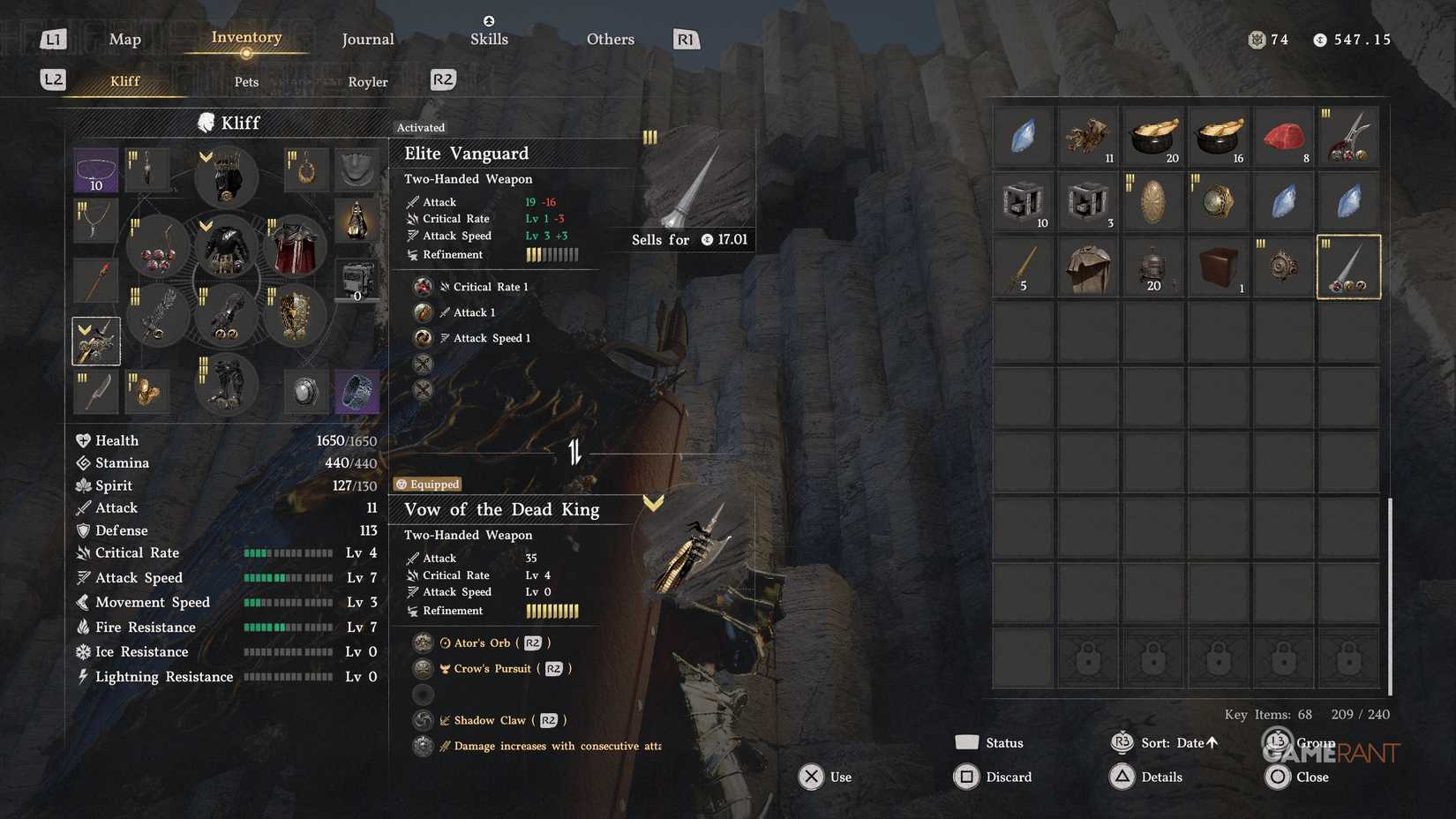Open the chevron above Vow of the Dead King

pos(653,501)
